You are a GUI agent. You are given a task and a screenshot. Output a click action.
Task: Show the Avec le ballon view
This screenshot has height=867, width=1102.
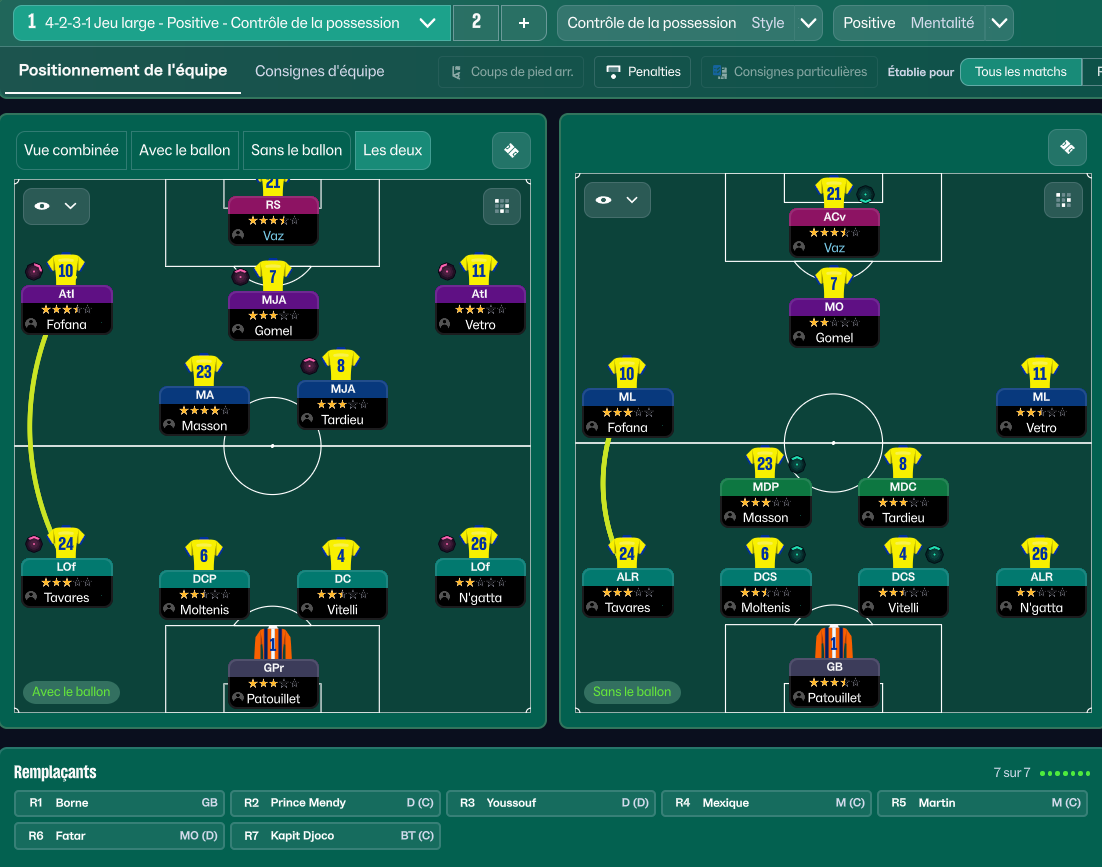point(184,150)
